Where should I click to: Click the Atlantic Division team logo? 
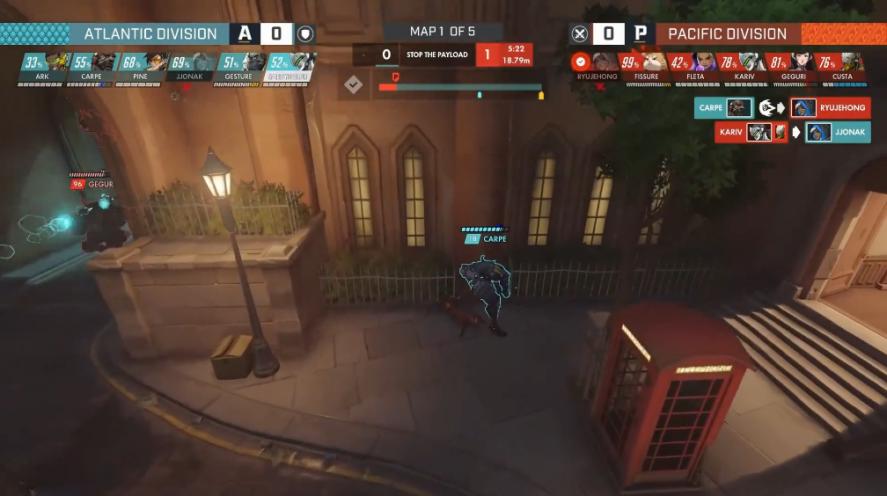243,33
